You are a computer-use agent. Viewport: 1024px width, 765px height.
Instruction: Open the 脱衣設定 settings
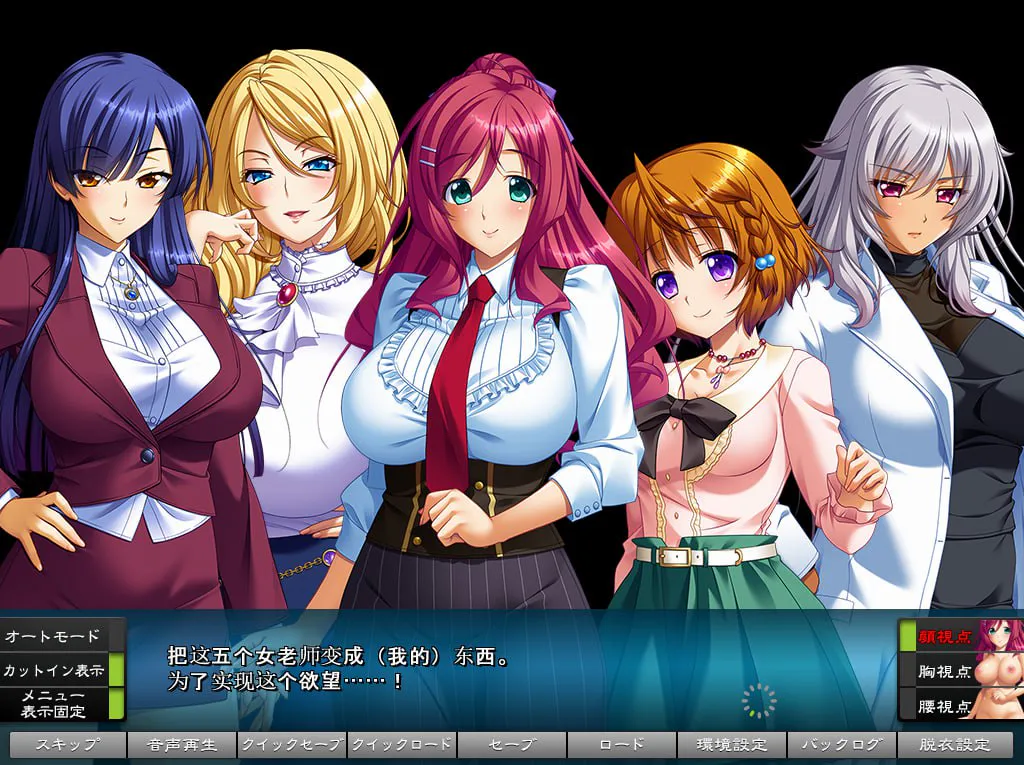click(954, 745)
